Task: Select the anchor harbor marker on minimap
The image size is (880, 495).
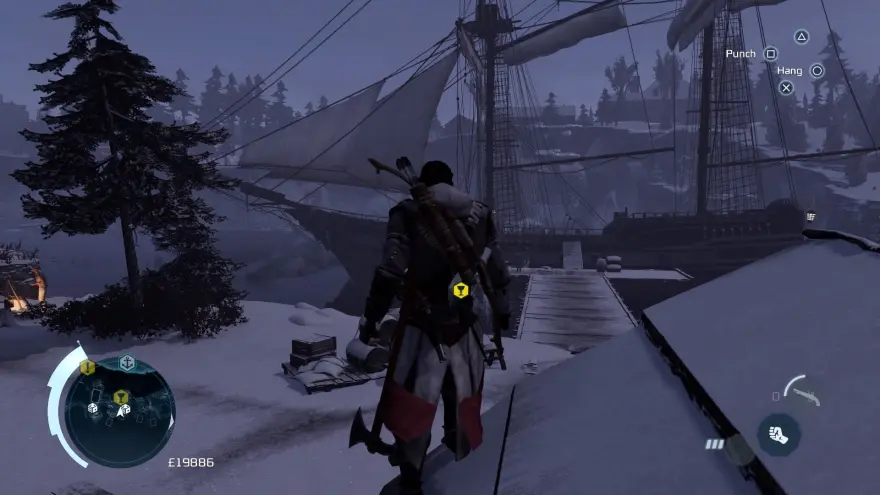Action: click(x=127, y=363)
